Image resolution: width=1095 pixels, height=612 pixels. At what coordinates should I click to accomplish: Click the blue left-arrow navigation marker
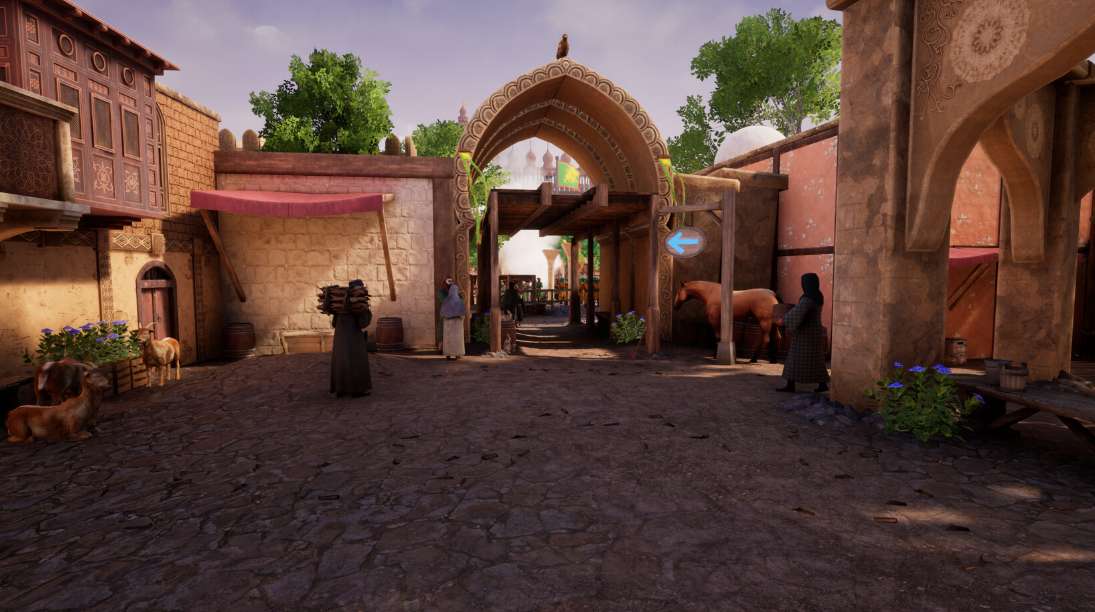[685, 242]
